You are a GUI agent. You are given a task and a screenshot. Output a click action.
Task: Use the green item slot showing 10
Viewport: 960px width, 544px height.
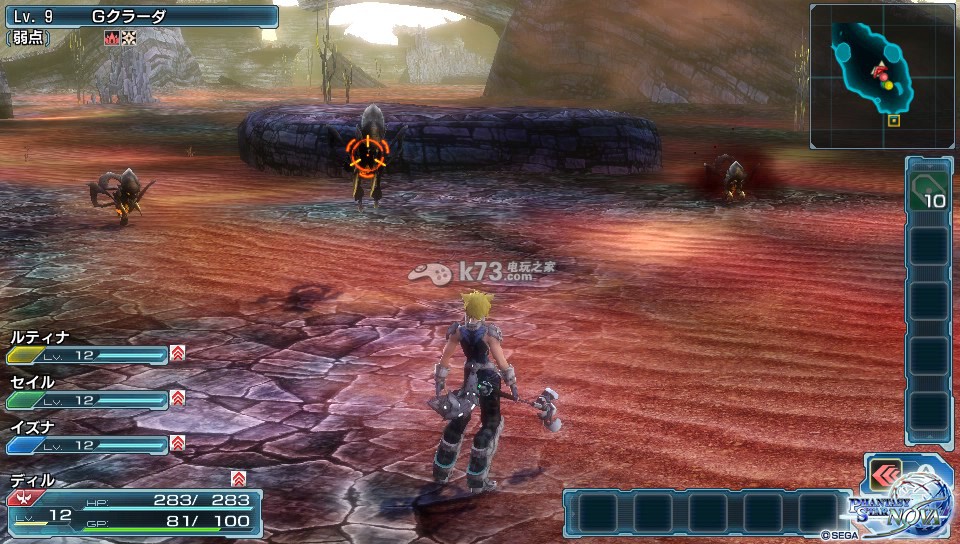[927, 190]
